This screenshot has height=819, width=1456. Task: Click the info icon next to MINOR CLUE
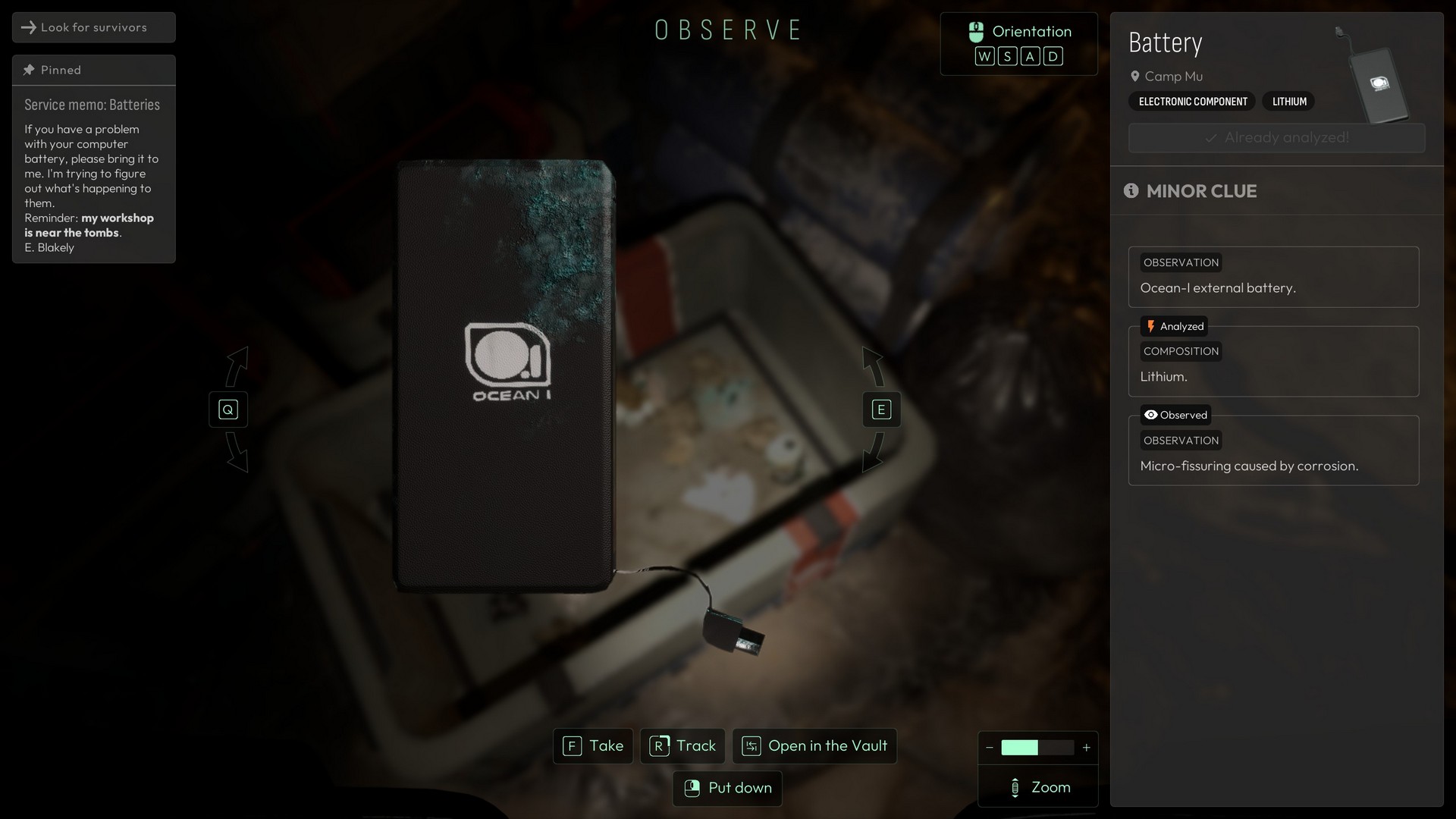(1131, 191)
